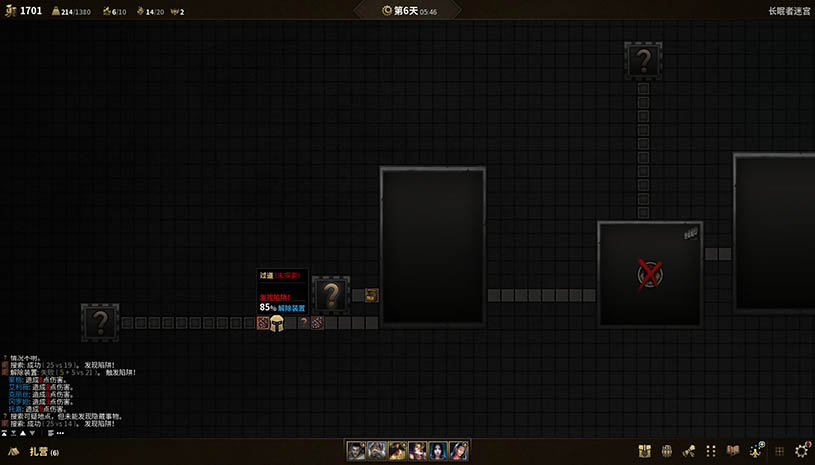Click the day 6 time indicator
The image size is (815, 465).
pos(408,11)
